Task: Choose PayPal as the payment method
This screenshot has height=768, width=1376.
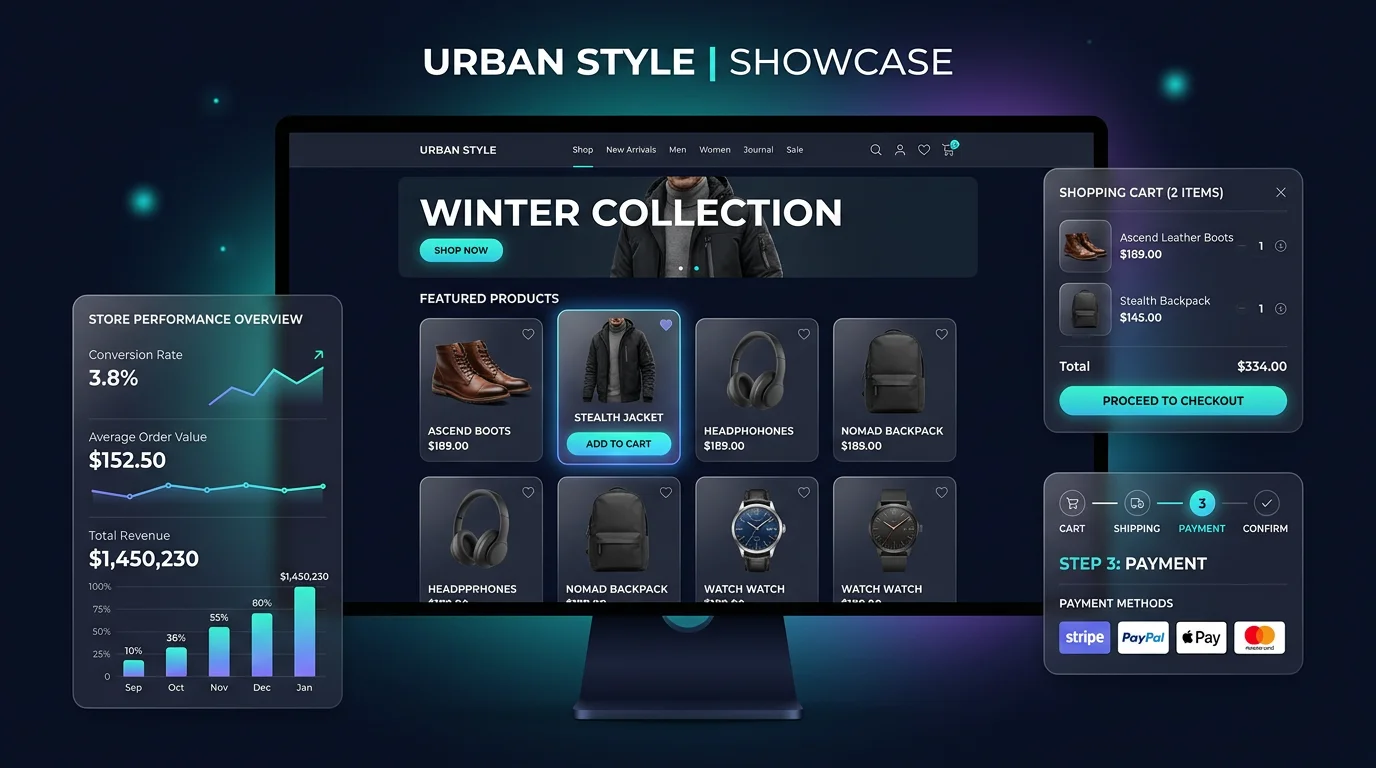Action: 1143,637
